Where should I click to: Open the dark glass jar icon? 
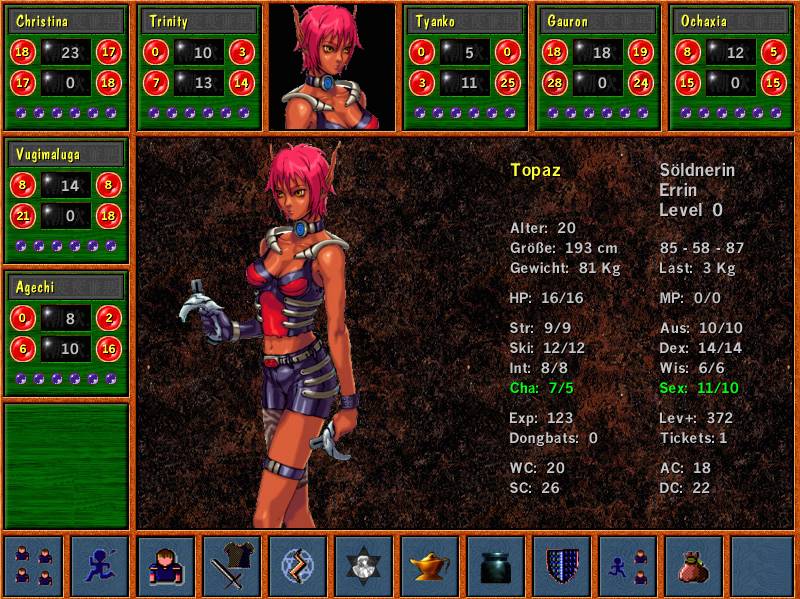(496, 566)
